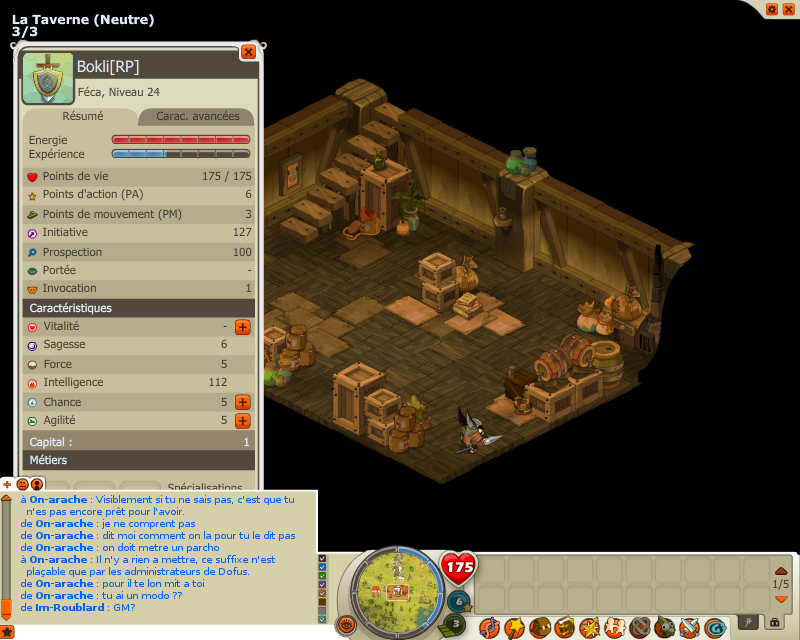Click the orange eye button beside minimap
The image size is (800, 640).
[347, 625]
